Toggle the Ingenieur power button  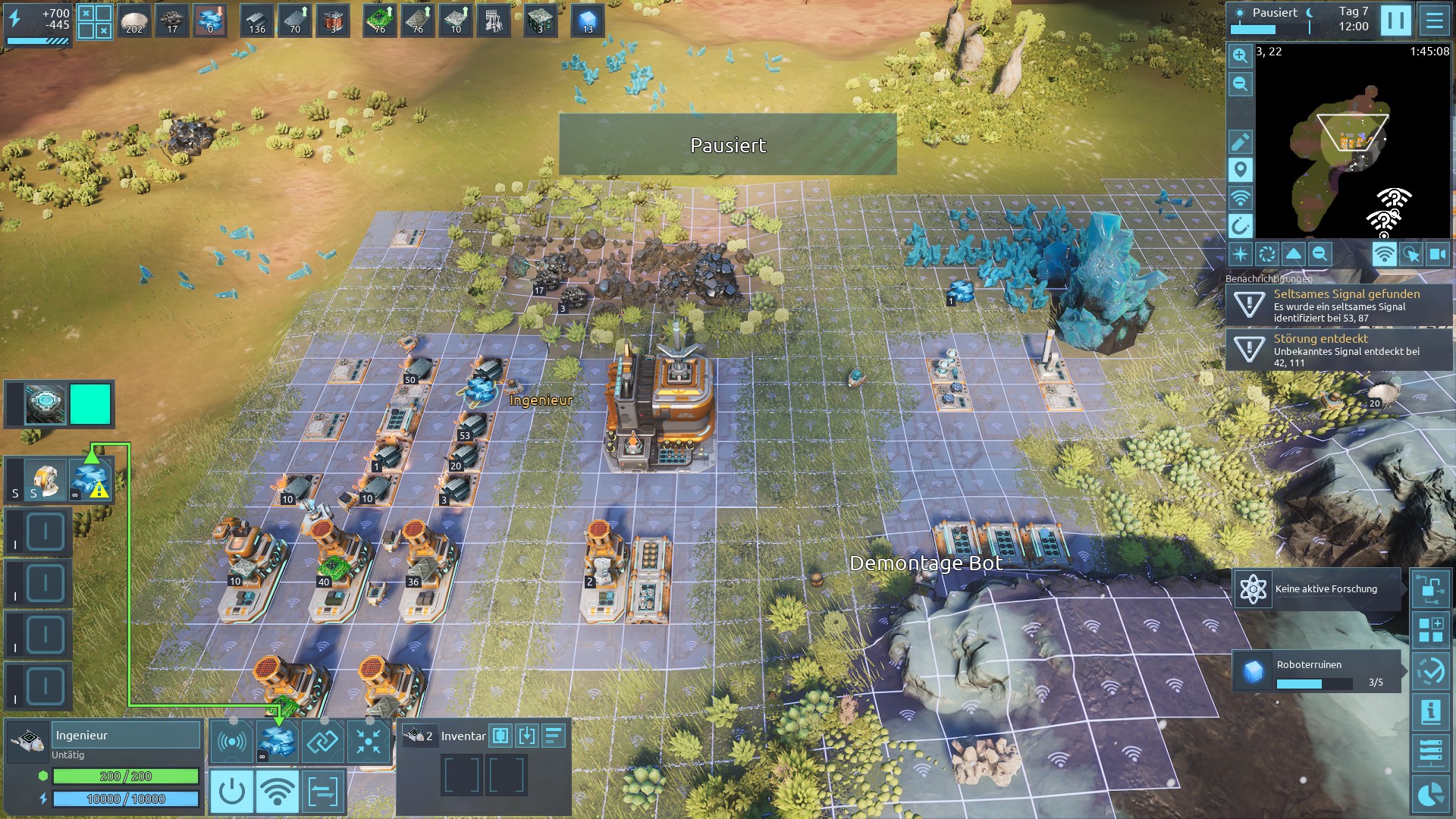pyautogui.click(x=231, y=792)
